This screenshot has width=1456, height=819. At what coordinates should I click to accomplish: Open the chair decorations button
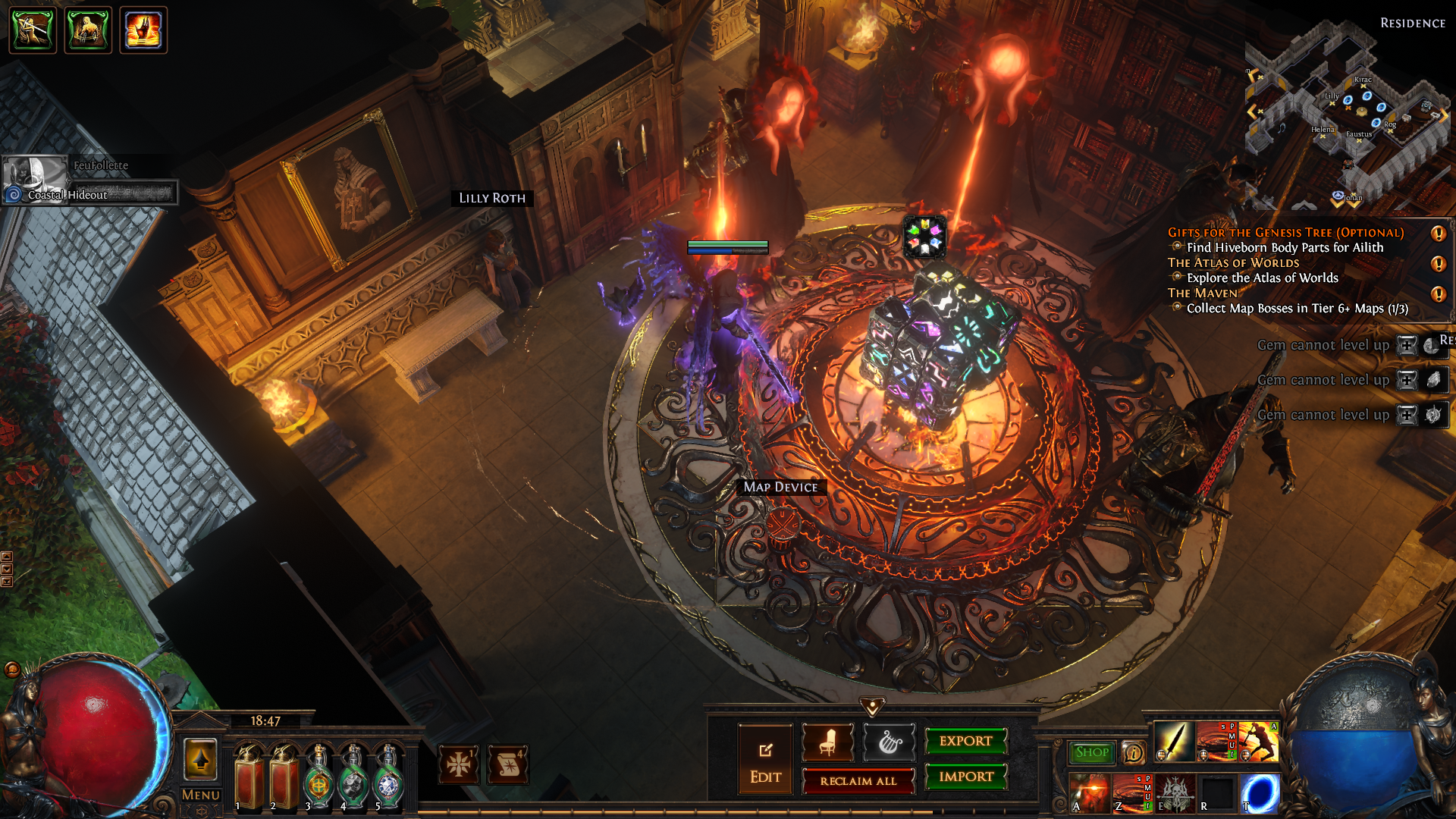(827, 742)
